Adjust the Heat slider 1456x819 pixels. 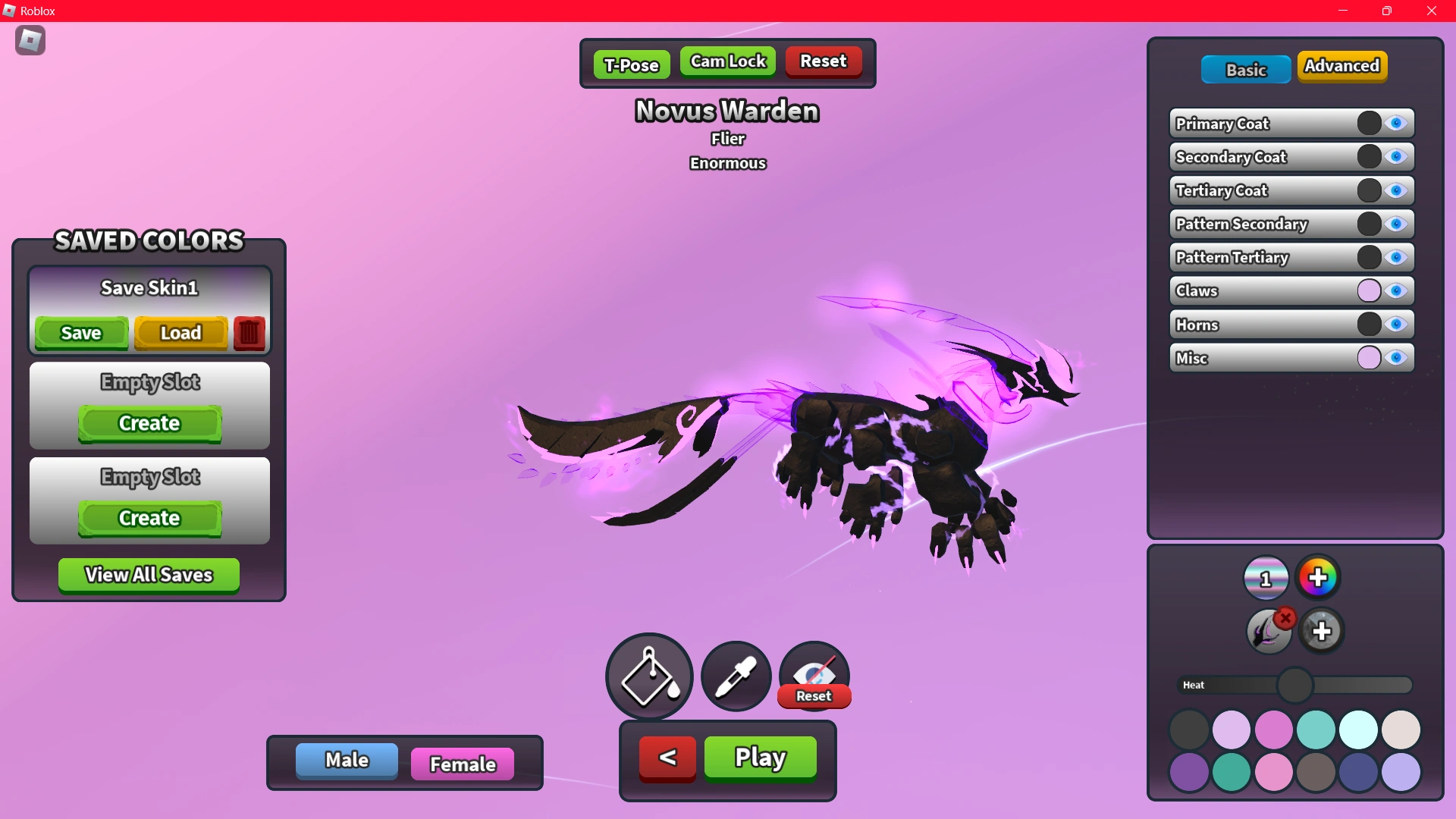click(1295, 685)
